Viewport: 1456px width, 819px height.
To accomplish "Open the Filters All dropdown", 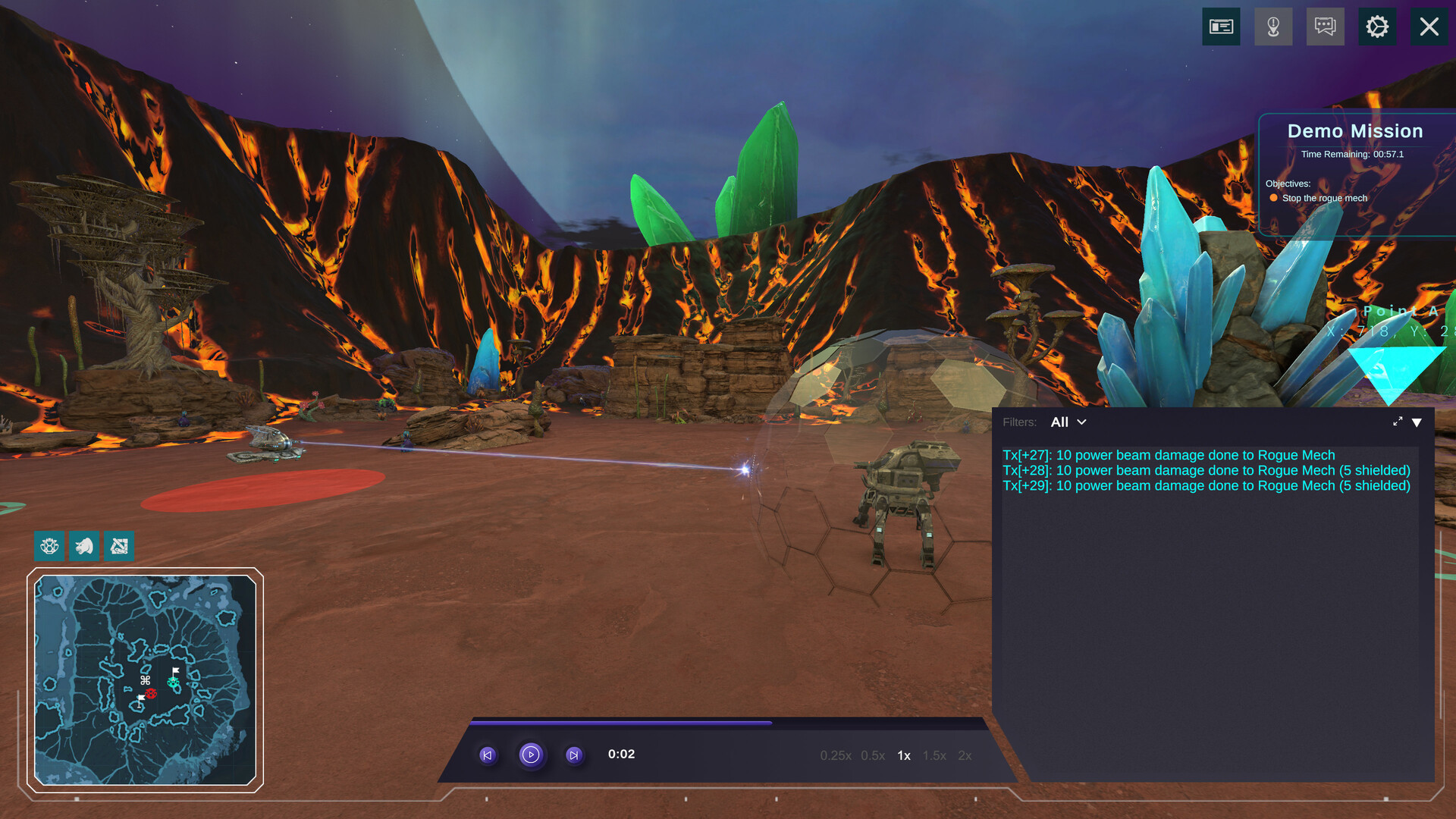I will (x=1068, y=422).
